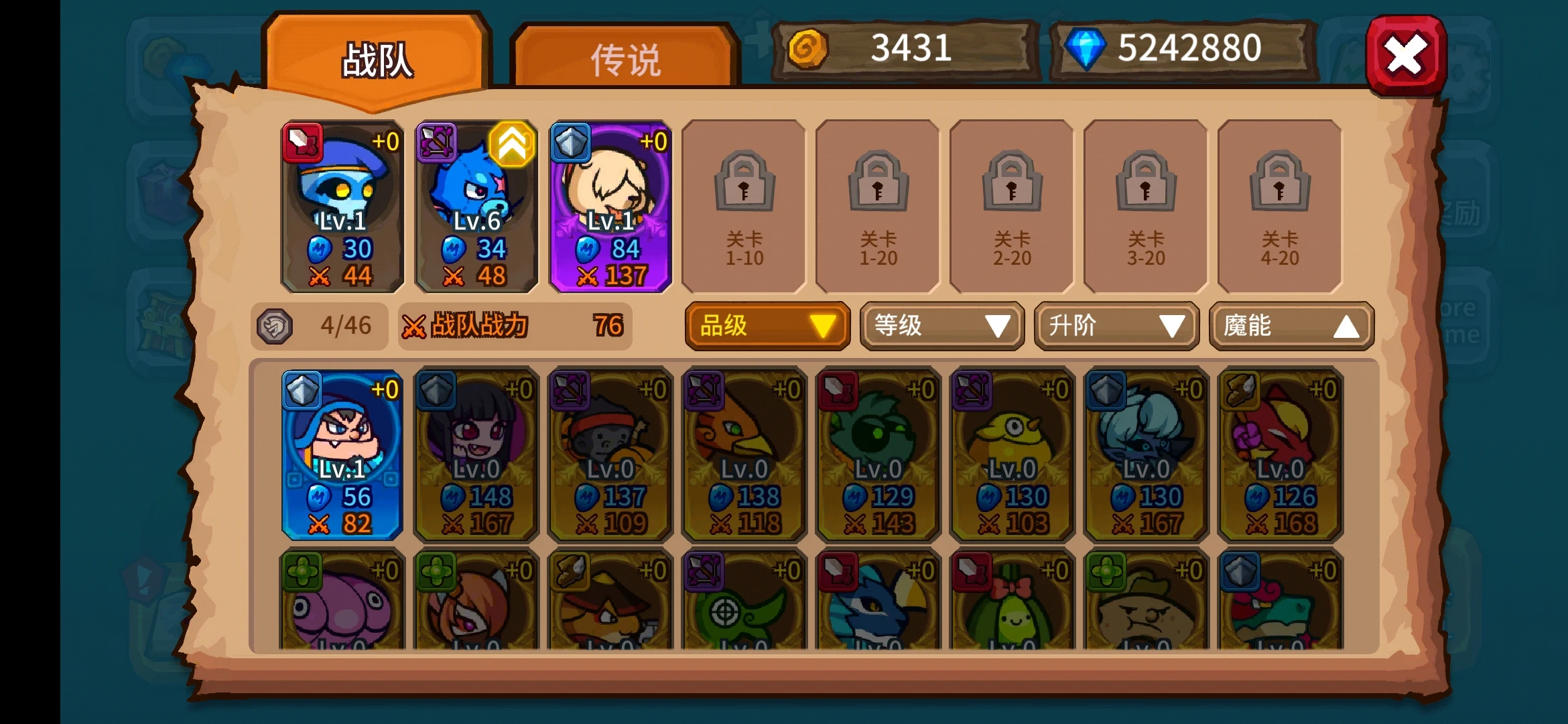Tap the locked slot labeled 关卡 1-10
Image resolution: width=1568 pixels, height=724 pixels.
point(744,206)
